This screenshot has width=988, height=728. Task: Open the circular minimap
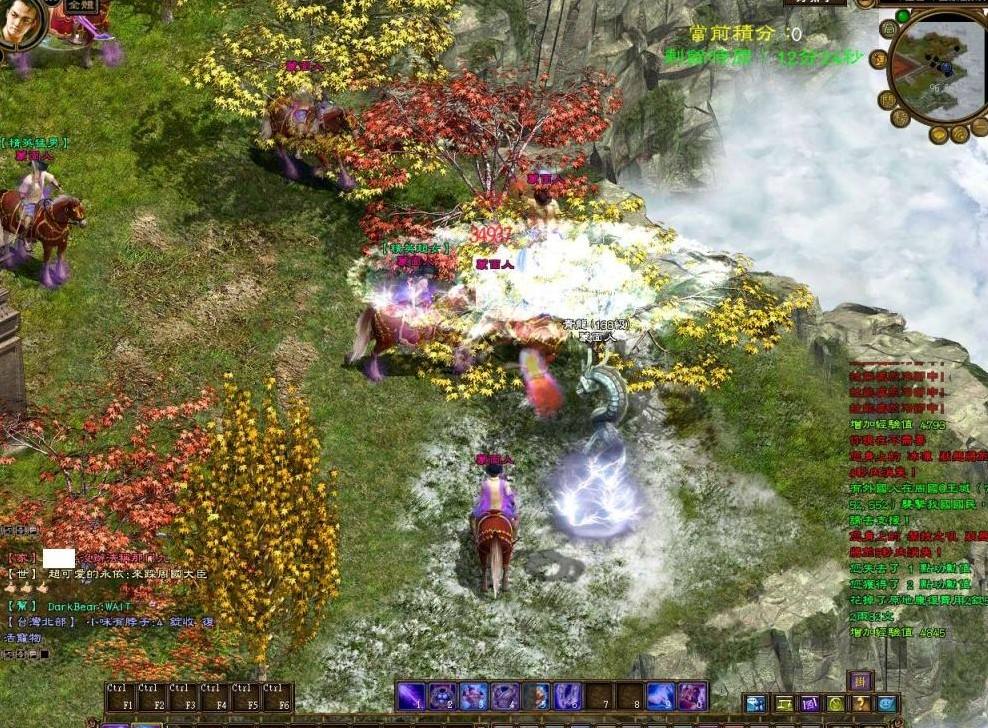pyautogui.click(x=937, y=65)
